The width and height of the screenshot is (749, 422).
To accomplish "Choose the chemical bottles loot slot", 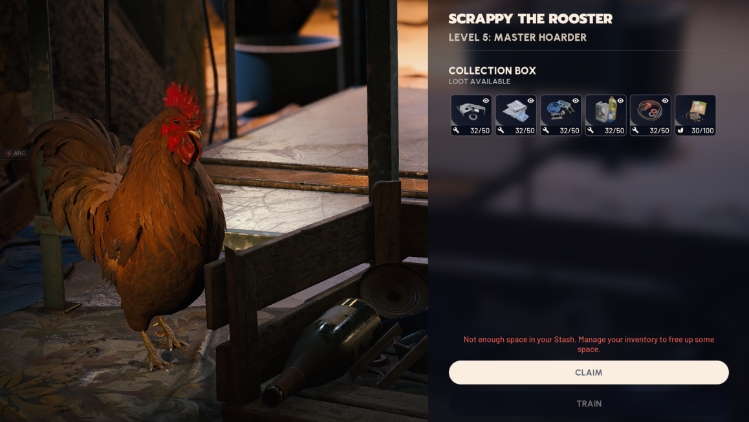I will pyautogui.click(x=605, y=115).
